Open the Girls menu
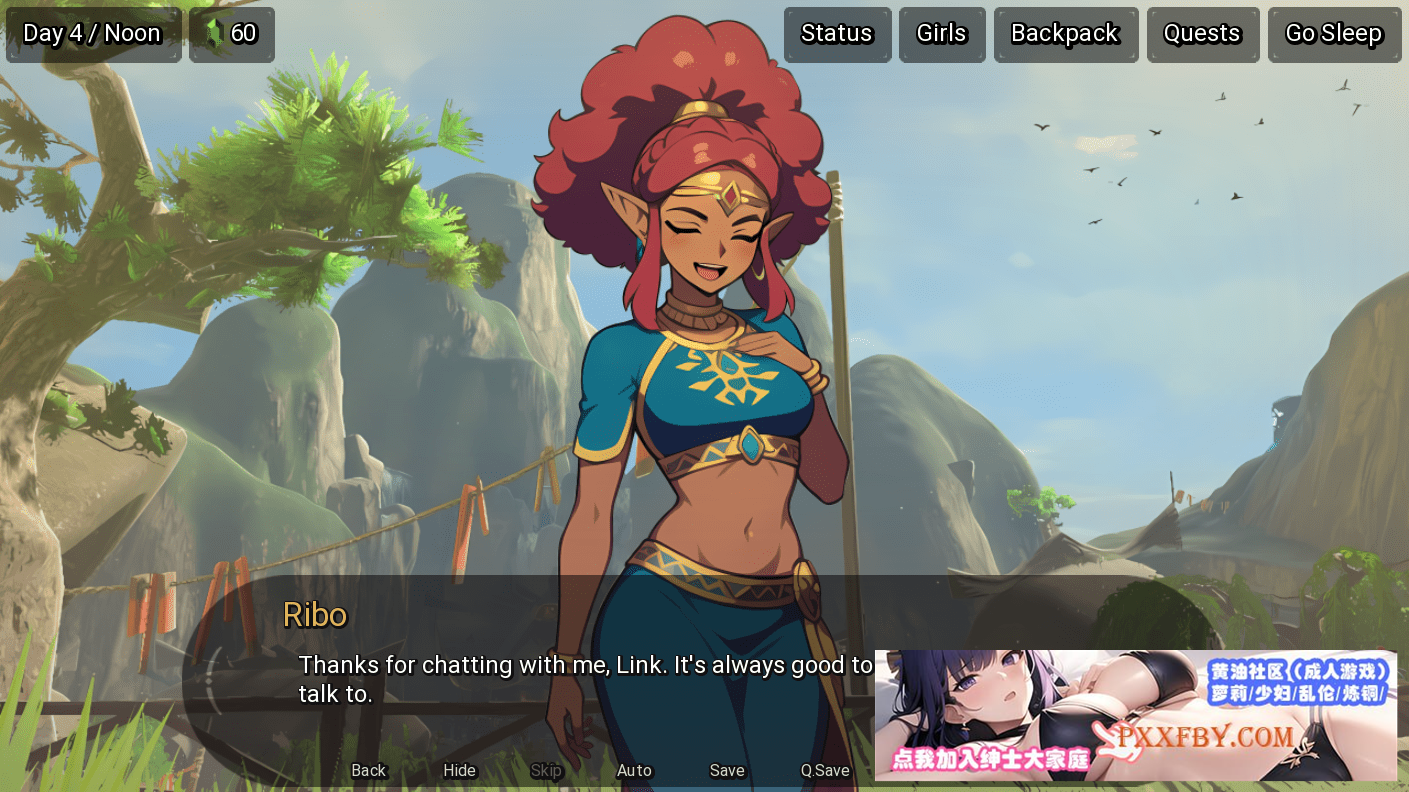Viewport: 1409px width, 792px height. tap(941, 34)
